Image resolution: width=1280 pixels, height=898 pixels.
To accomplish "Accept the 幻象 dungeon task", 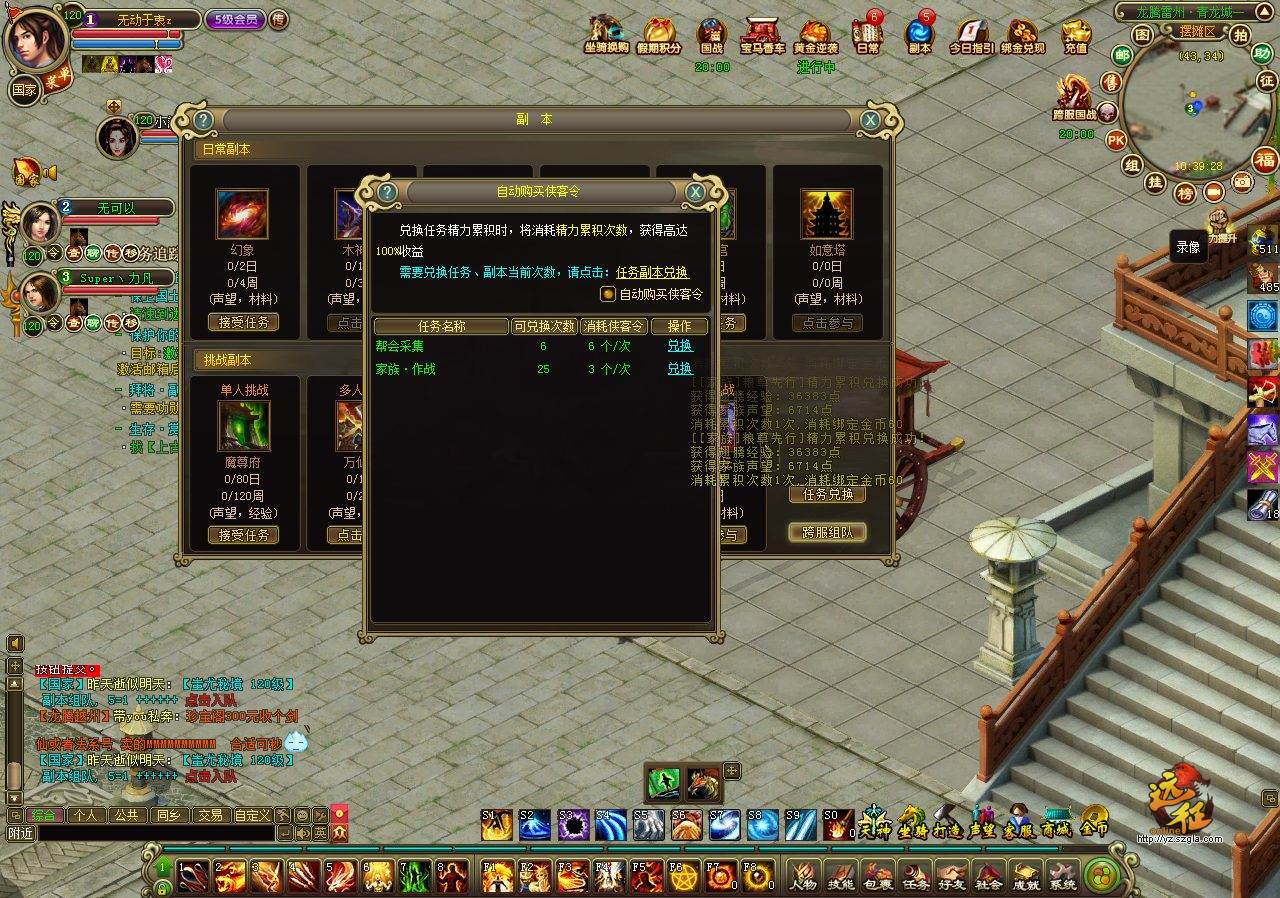I will (x=243, y=323).
